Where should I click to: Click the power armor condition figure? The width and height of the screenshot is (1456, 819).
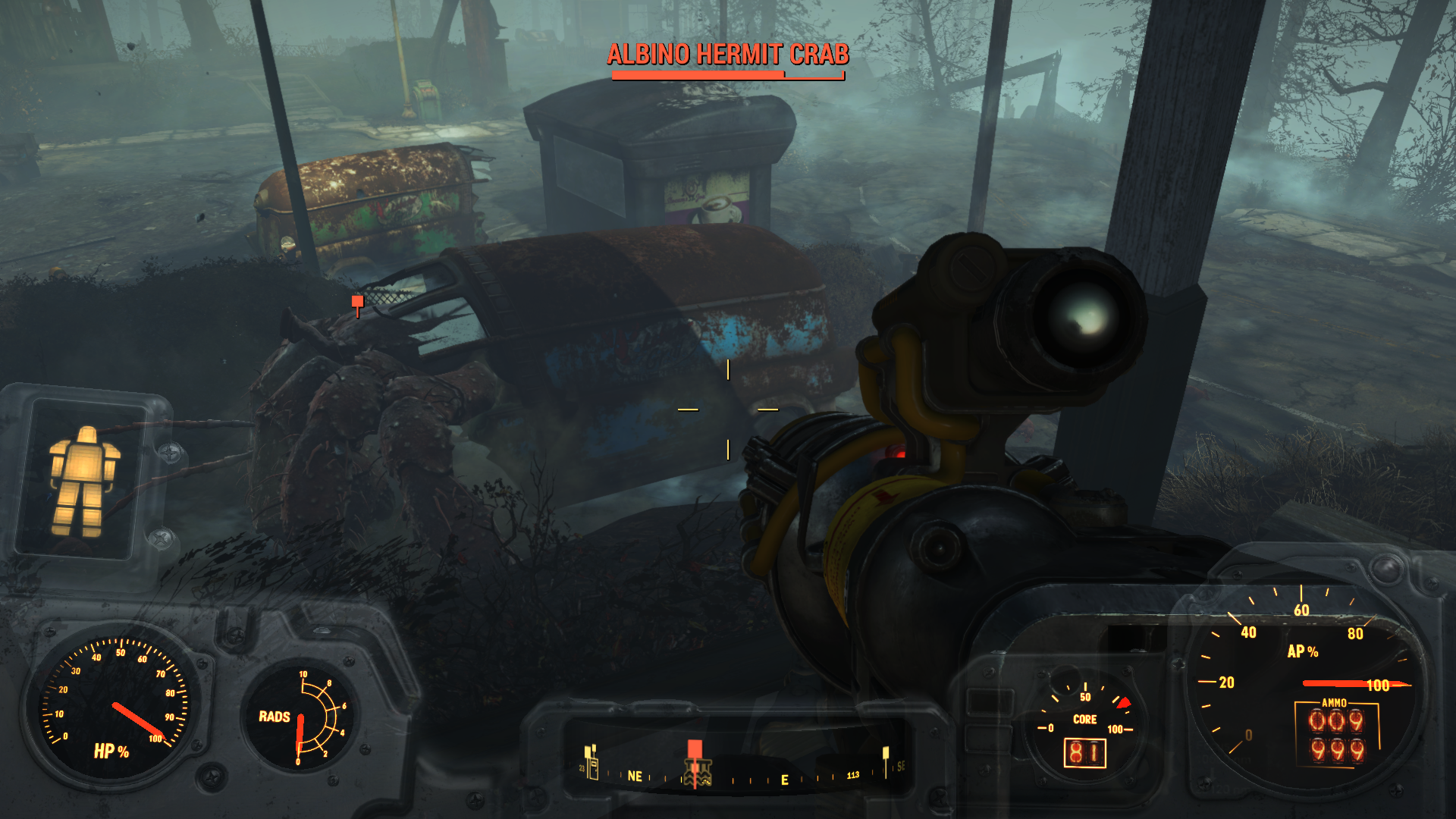(x=83, y=481)
